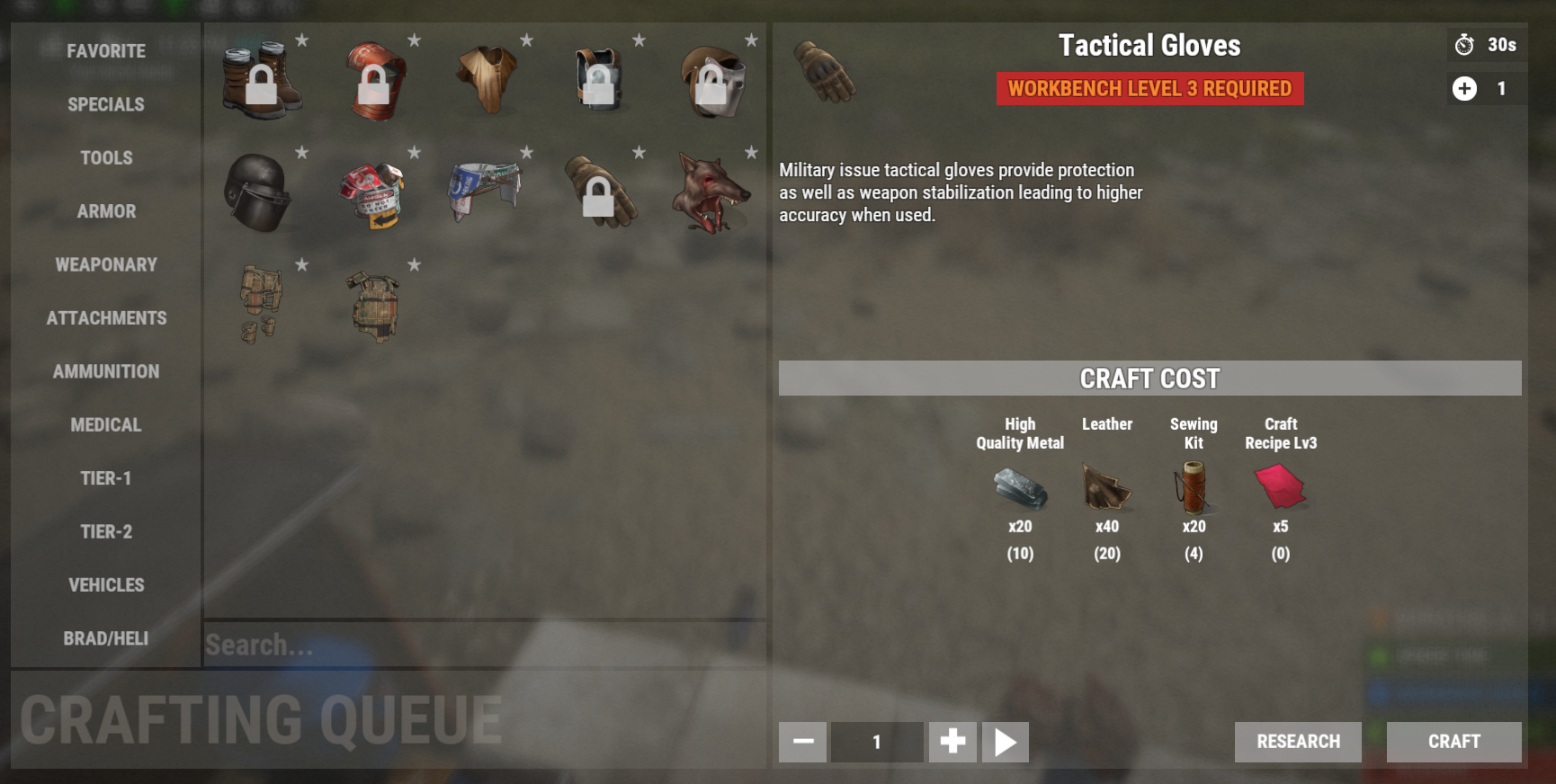
Task: Click the Craft button
Action: tap(1453, 742)
